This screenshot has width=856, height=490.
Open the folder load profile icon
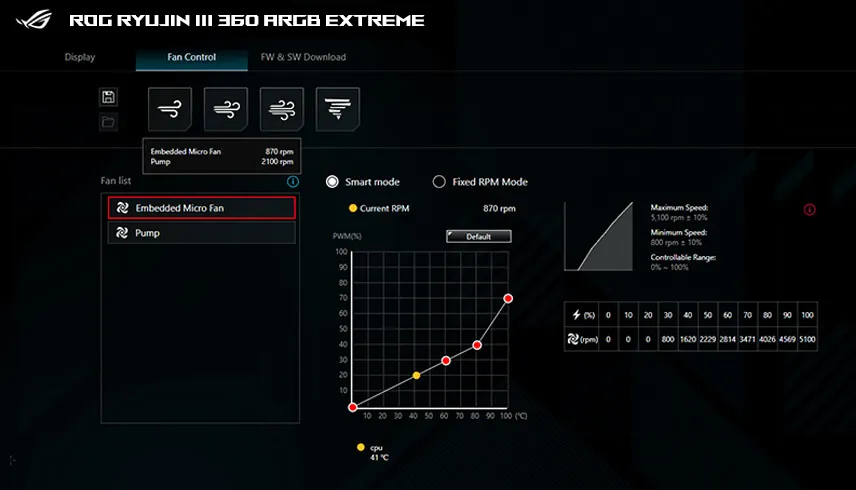pos(109,122)
